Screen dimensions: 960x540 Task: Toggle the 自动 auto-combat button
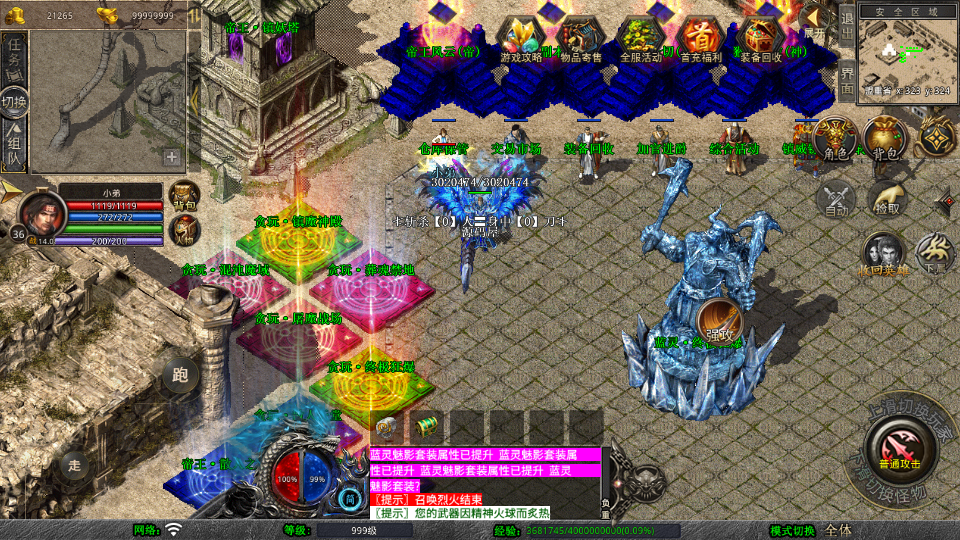pyautogui.click(x=836, y=198)
